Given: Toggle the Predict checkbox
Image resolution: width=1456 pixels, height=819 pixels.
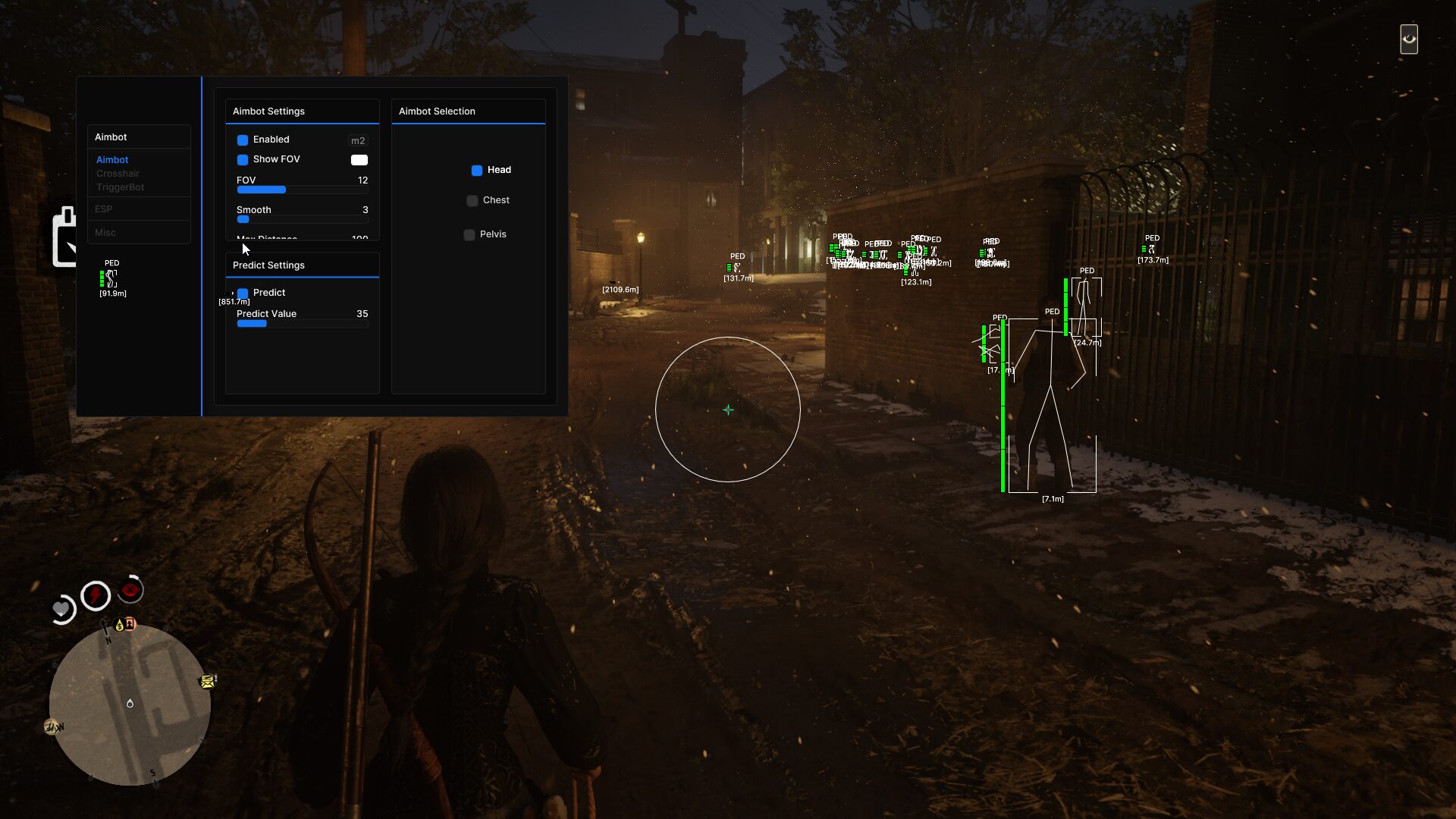Looking at the screenshot, I should [243, 293].
